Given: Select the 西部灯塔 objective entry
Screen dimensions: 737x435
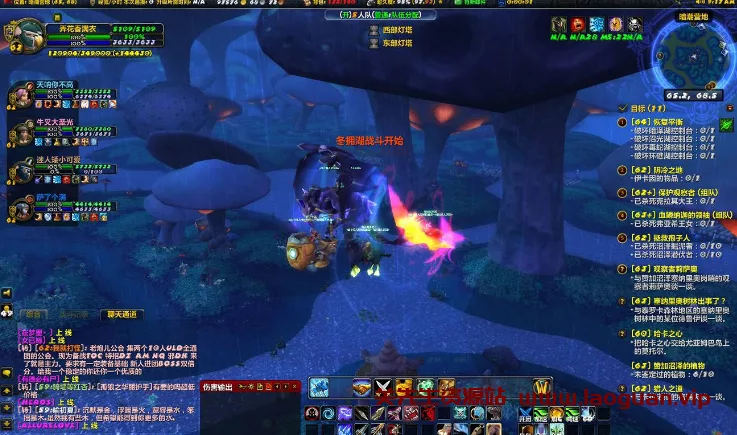Looking at the screenshot, I should click(x=395, y=31).
